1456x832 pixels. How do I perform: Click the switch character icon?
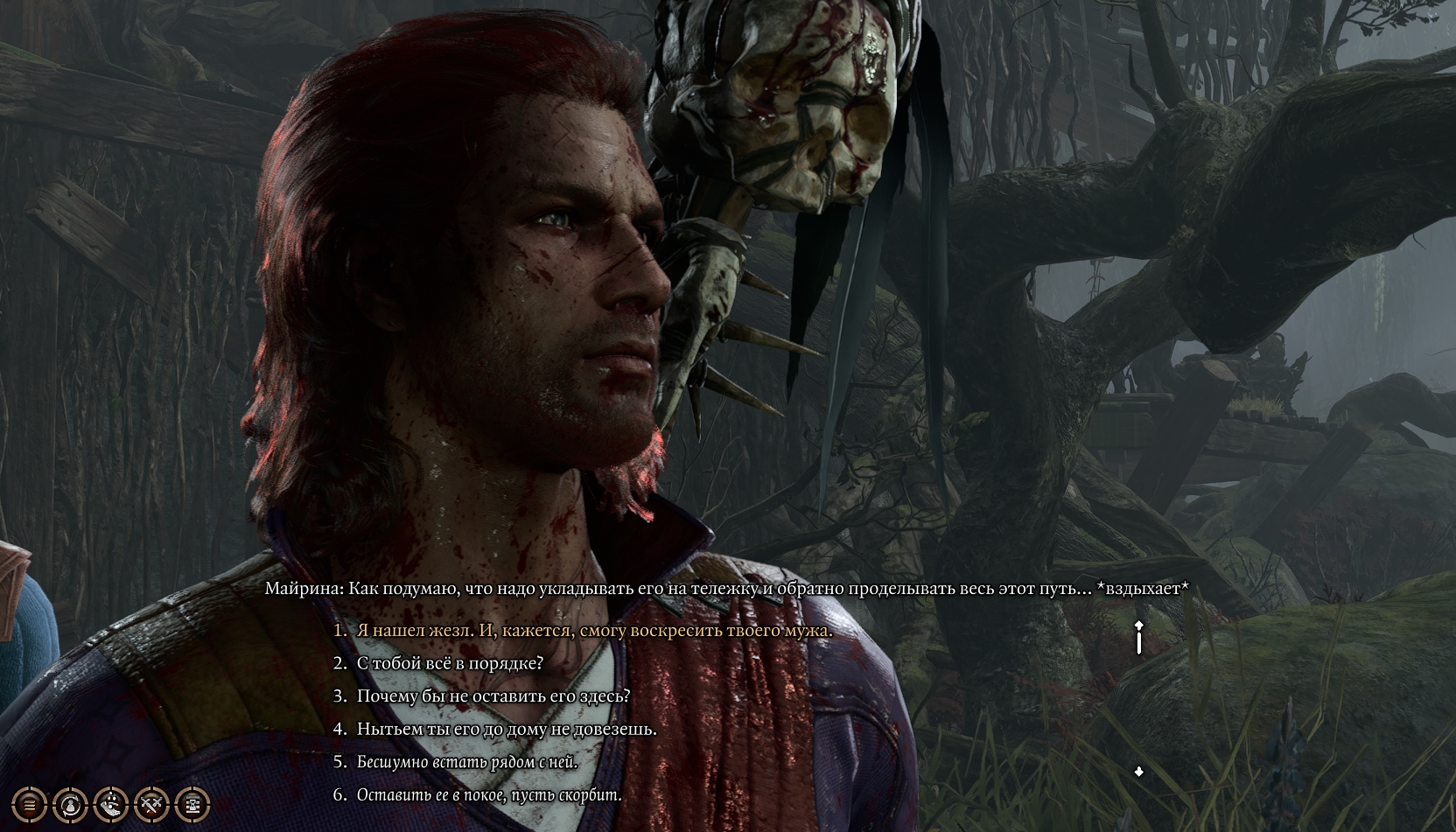coord(70,804)
